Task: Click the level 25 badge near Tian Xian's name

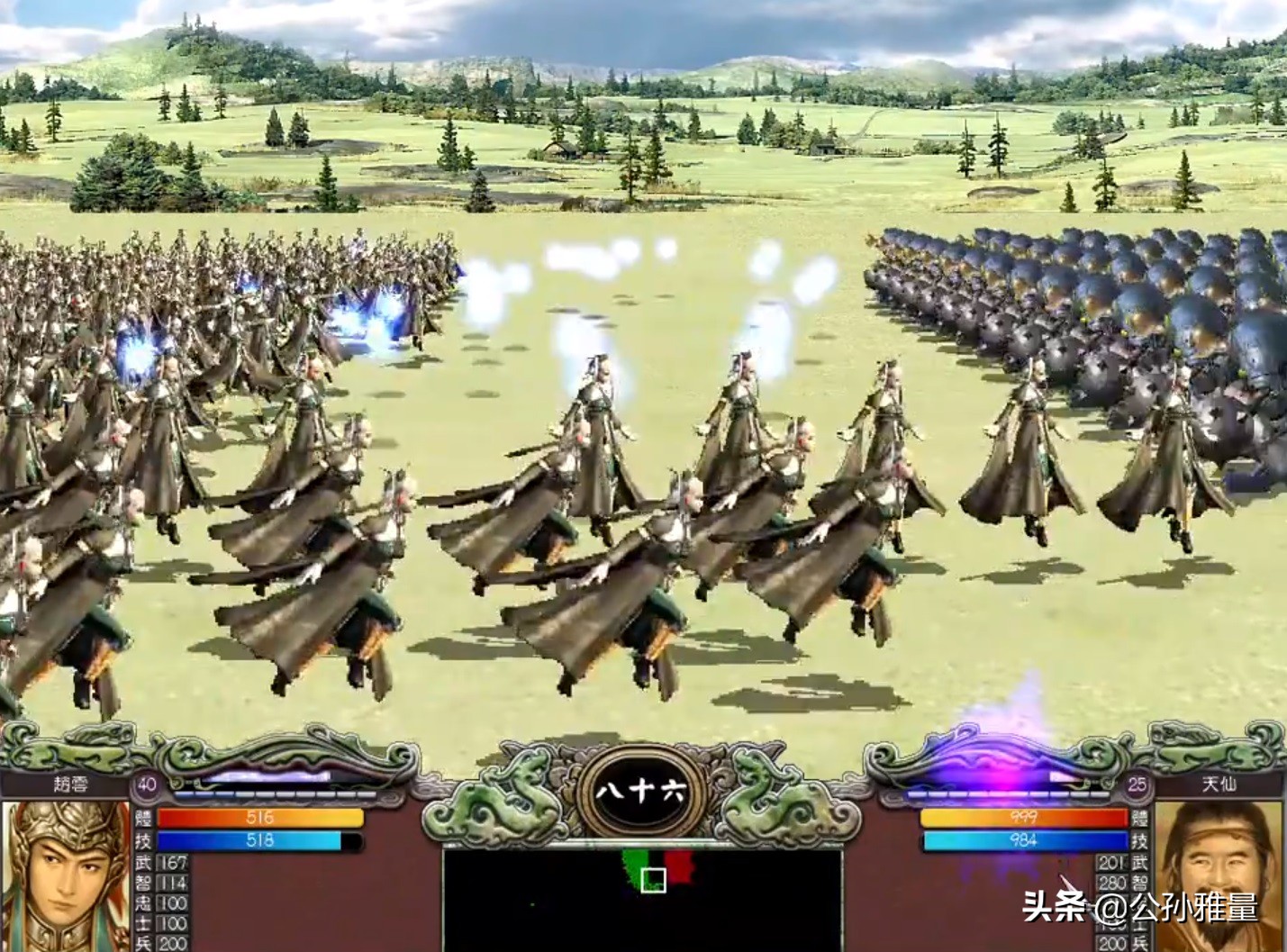Action: [1137, 785]
